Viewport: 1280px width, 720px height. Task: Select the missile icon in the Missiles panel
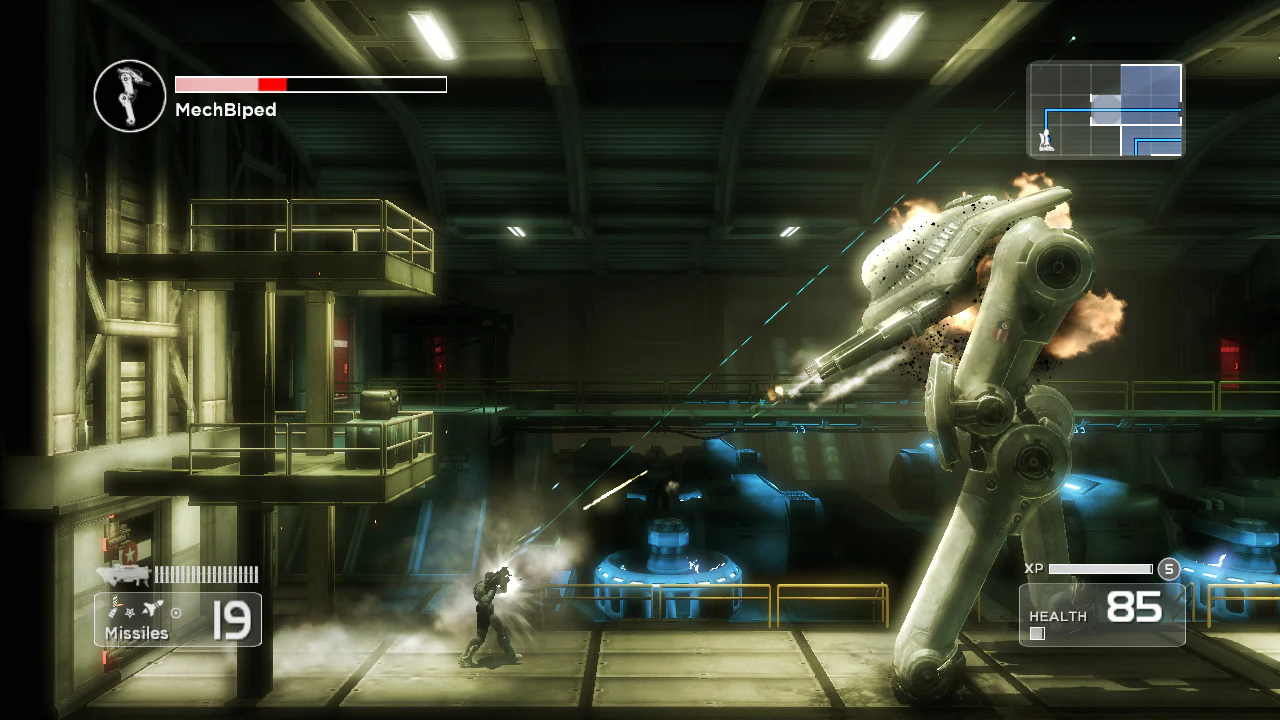point(151,609)
